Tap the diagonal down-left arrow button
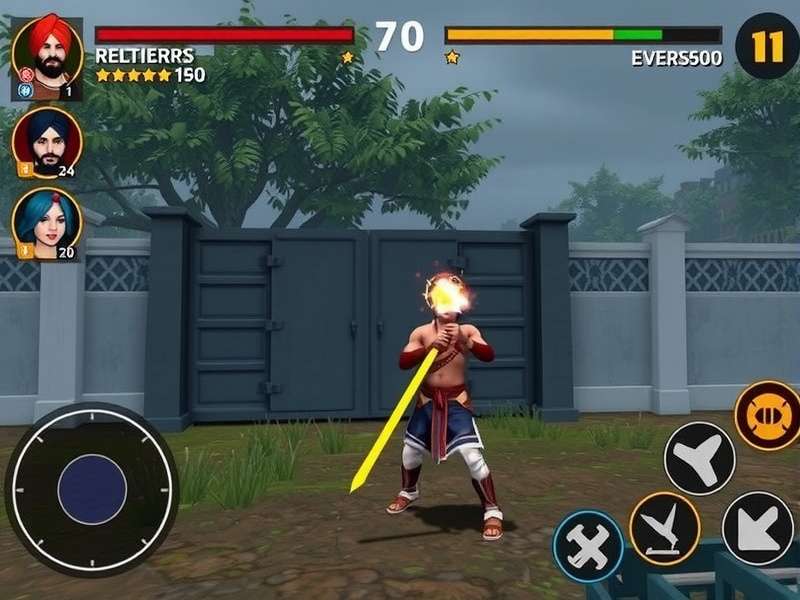Screen dimensions: 800x600 pyautogui.click(x=757, y=527)
